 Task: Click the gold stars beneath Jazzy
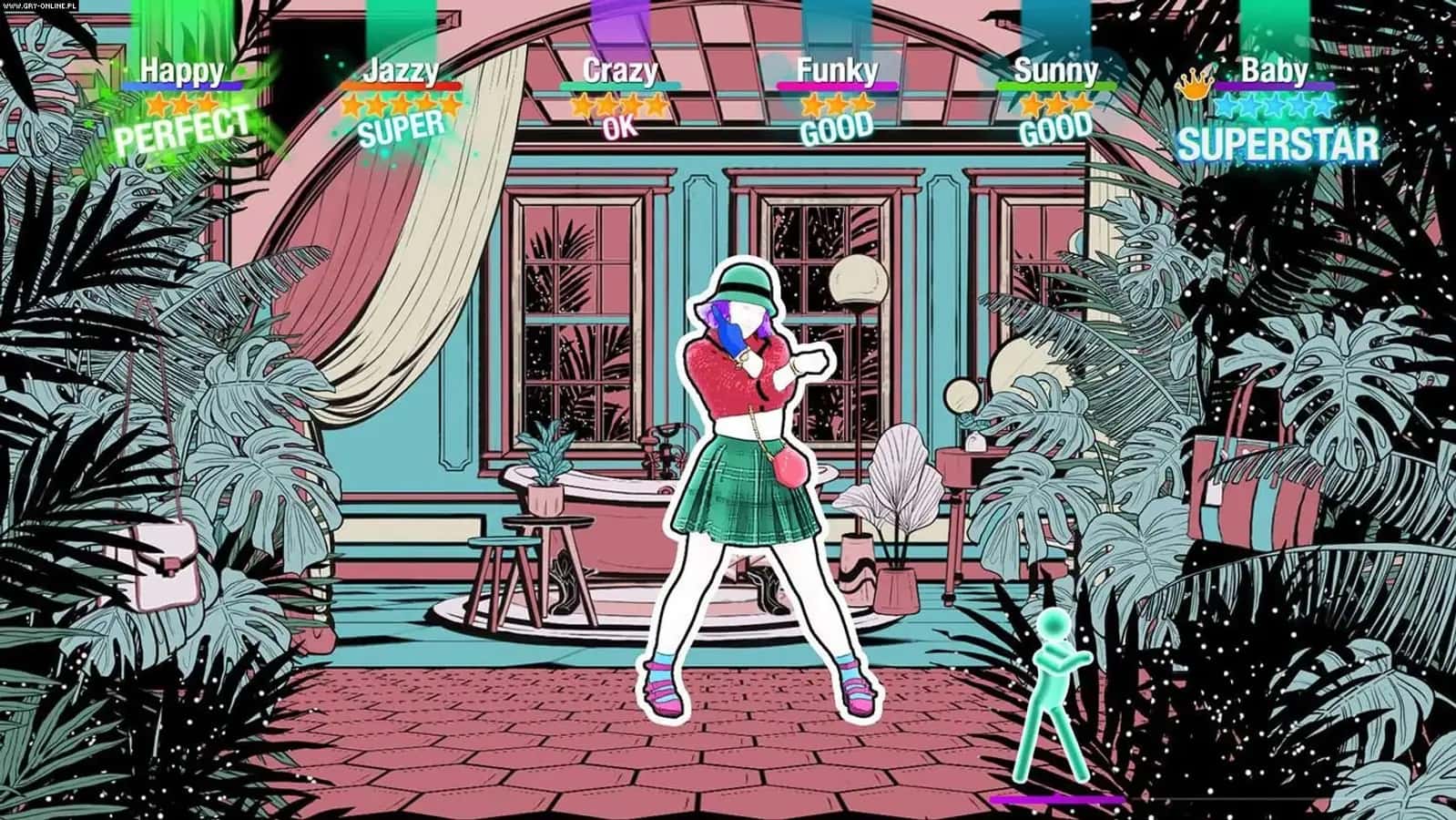click(x=403, y=103)
